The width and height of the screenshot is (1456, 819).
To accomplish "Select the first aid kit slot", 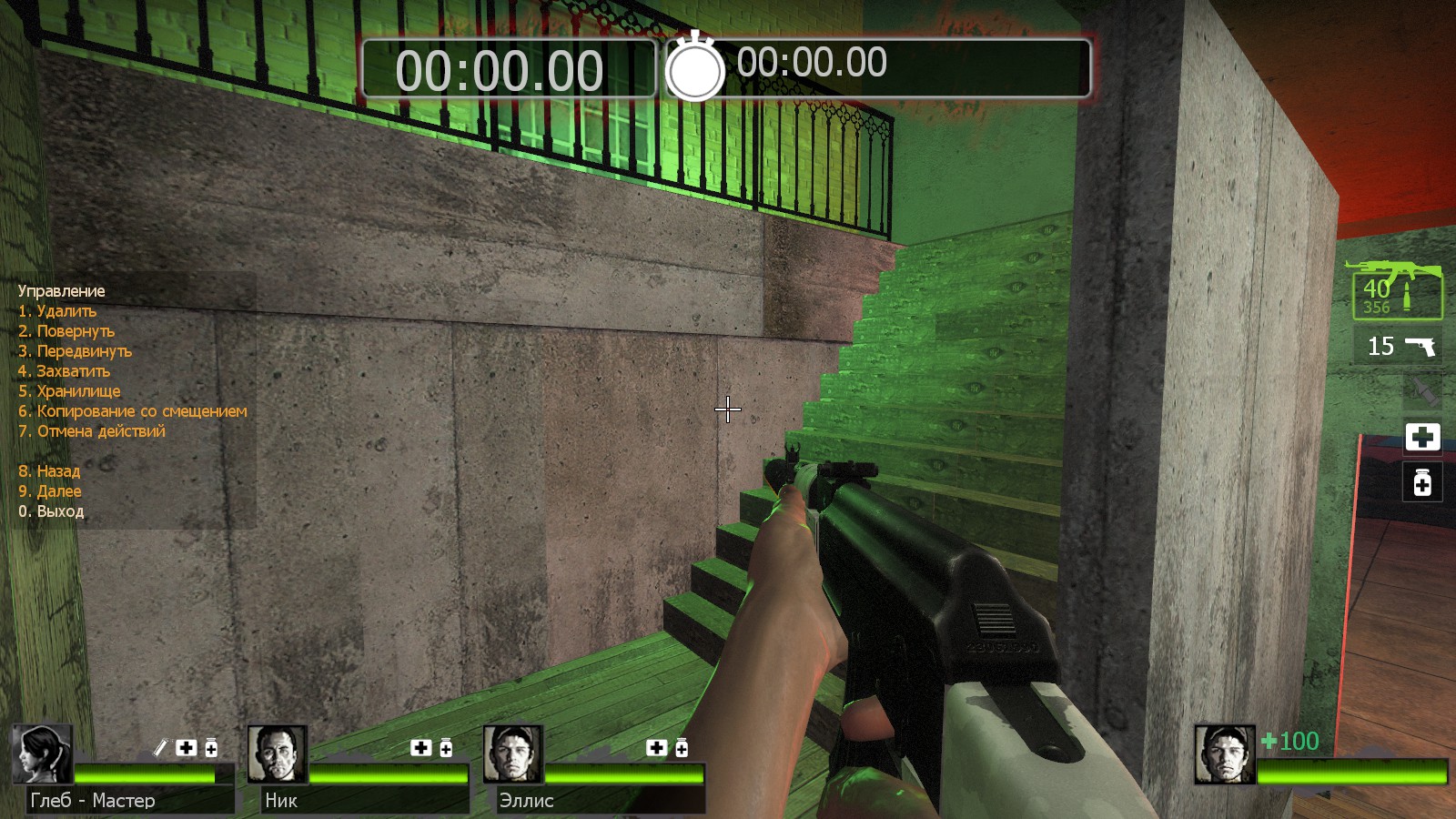I will pos(1422,437).
